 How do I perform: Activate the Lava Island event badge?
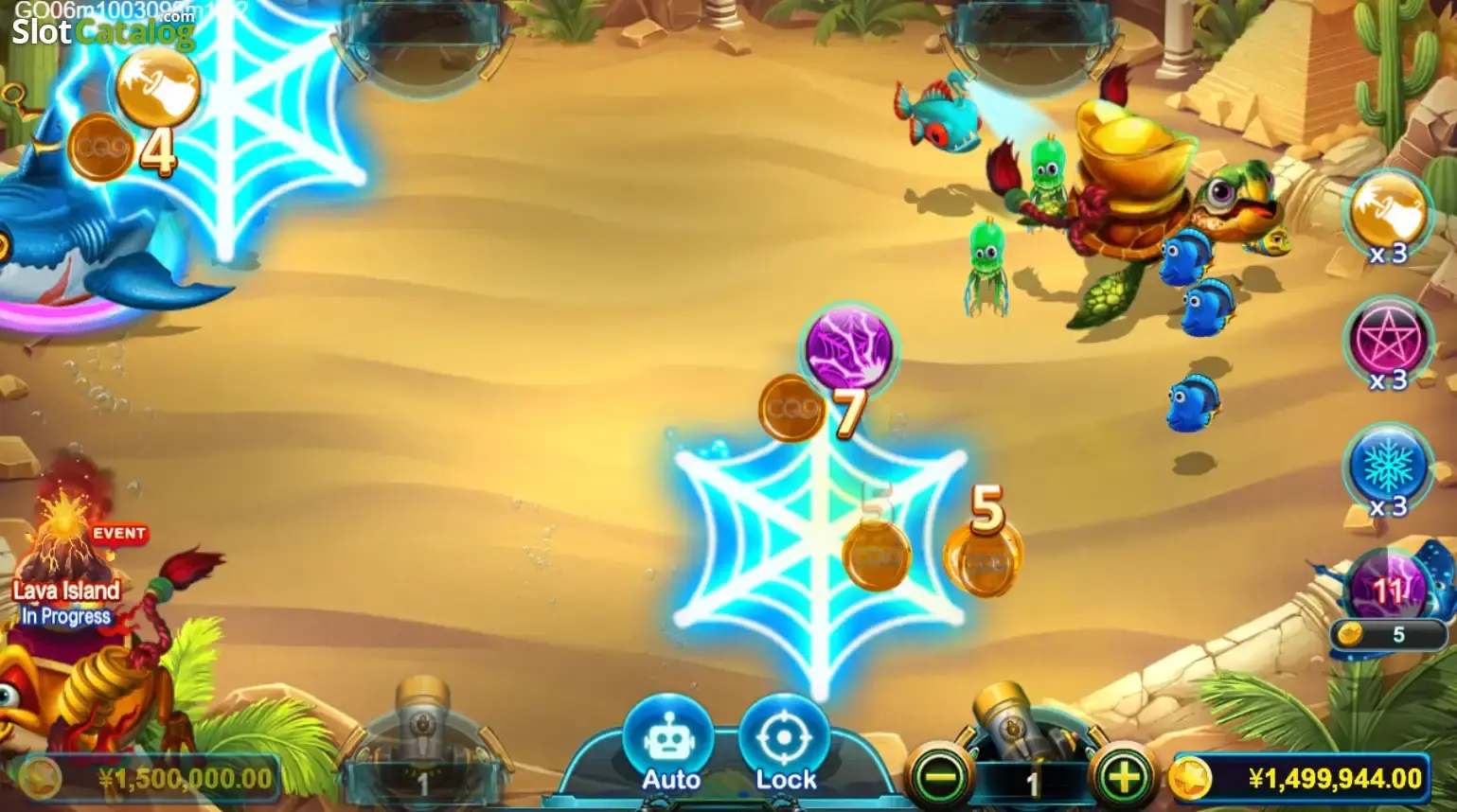point(121,533)
